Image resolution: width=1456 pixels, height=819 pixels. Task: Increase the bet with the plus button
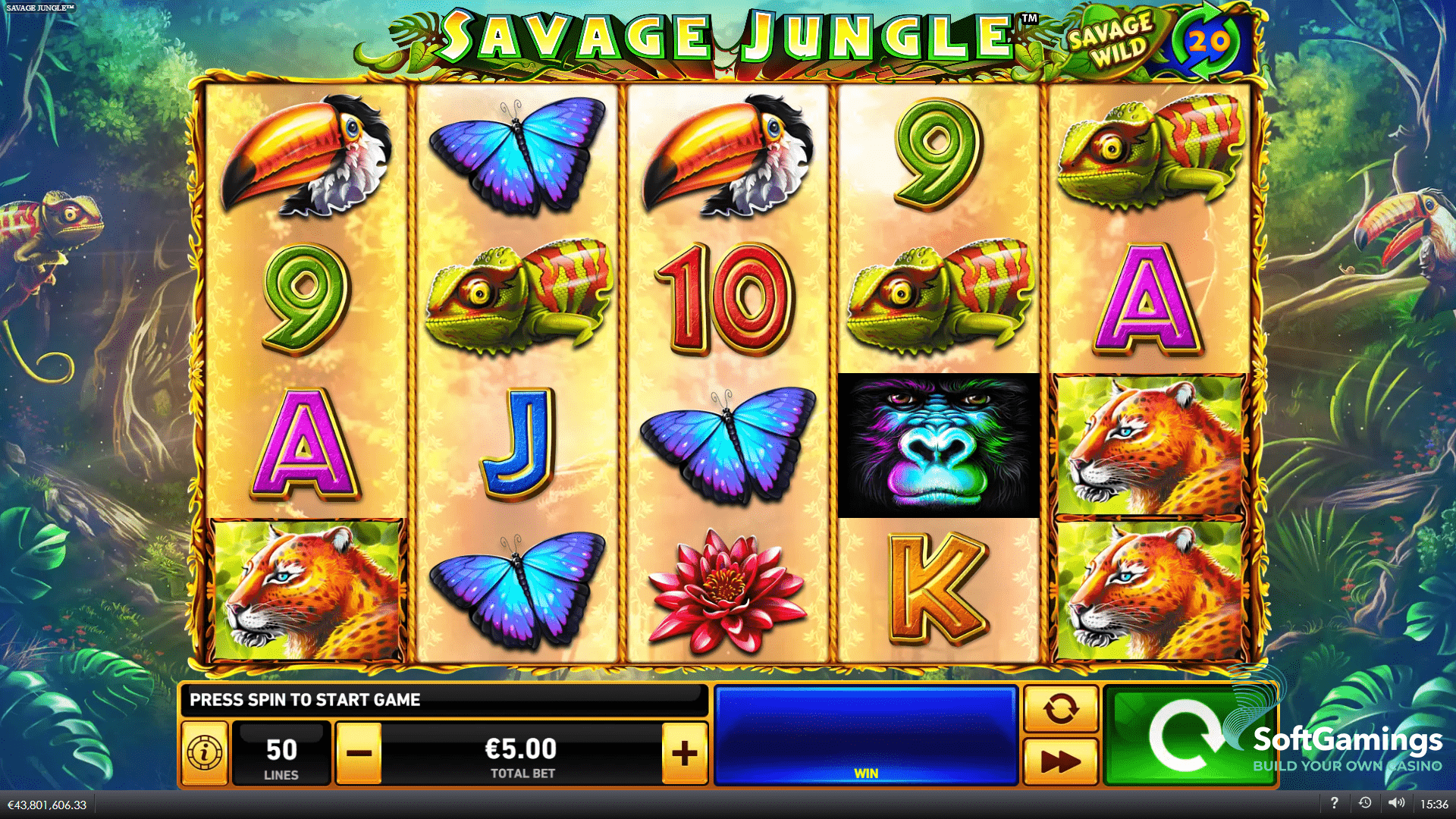point(684,752)
